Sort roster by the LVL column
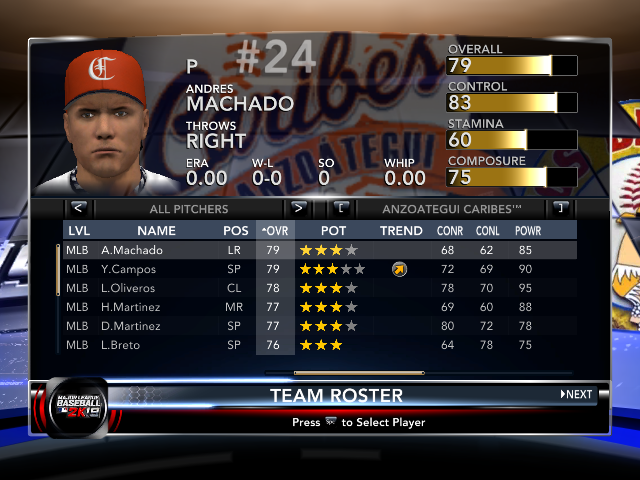The width and height of the screenshot is (640, 480). pos(78,231)
